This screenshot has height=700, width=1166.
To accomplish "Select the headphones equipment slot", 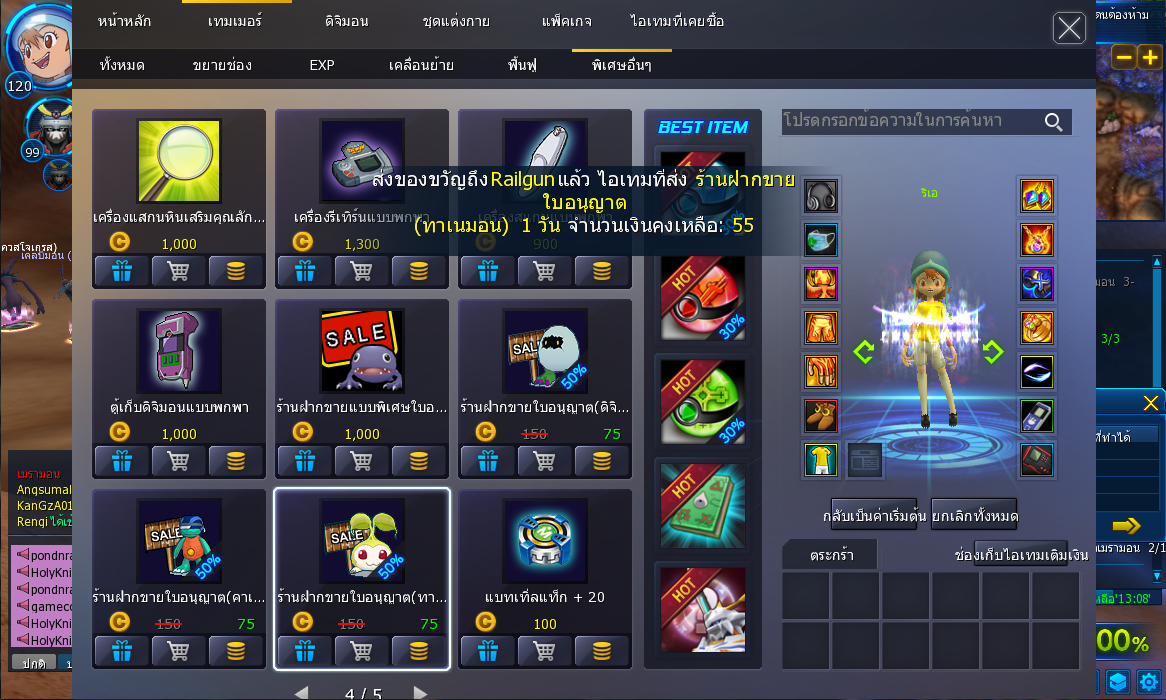I will pyautogui.click(x=821, y=196).
